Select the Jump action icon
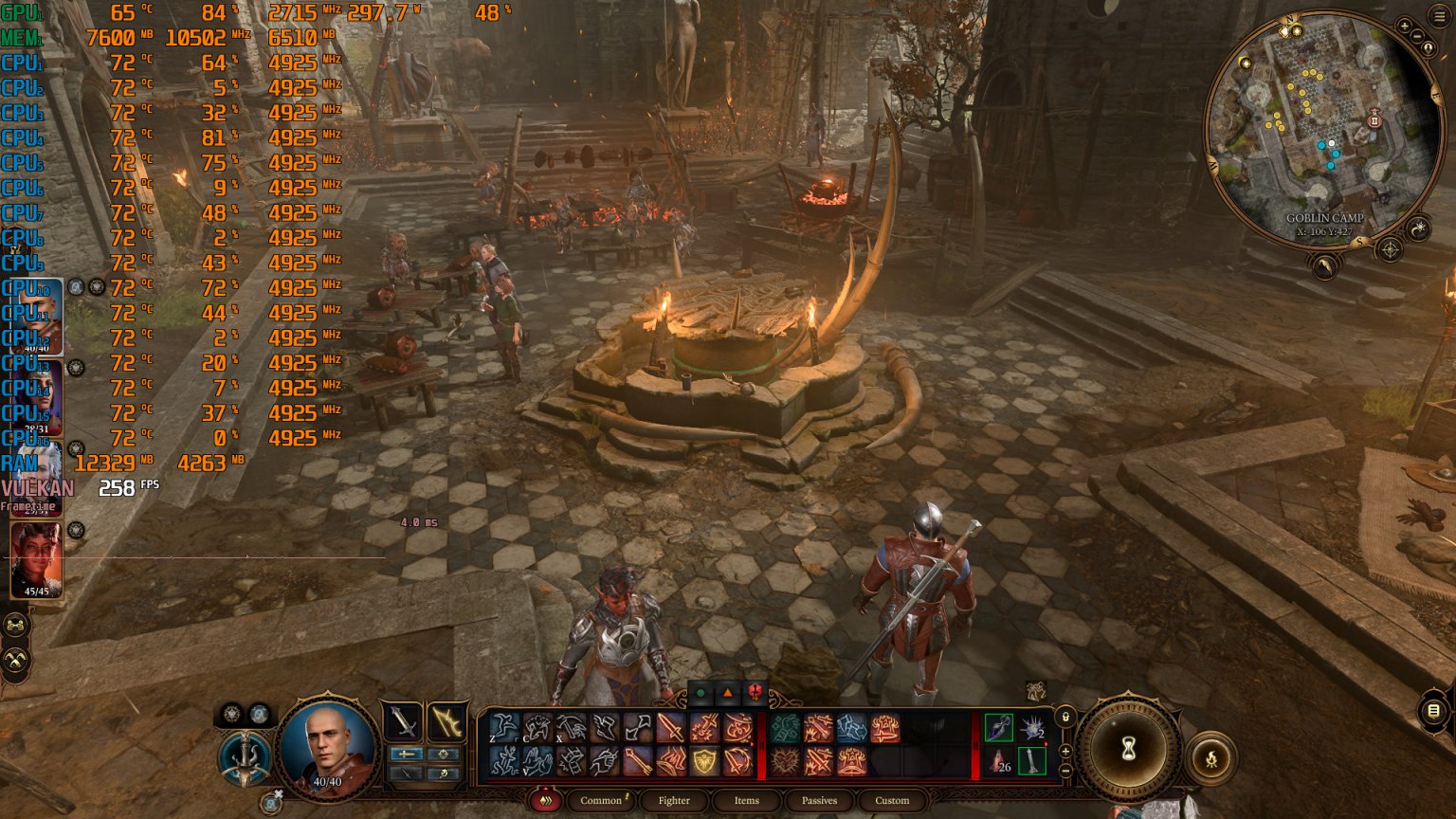1456x819 pixels. 503,726
